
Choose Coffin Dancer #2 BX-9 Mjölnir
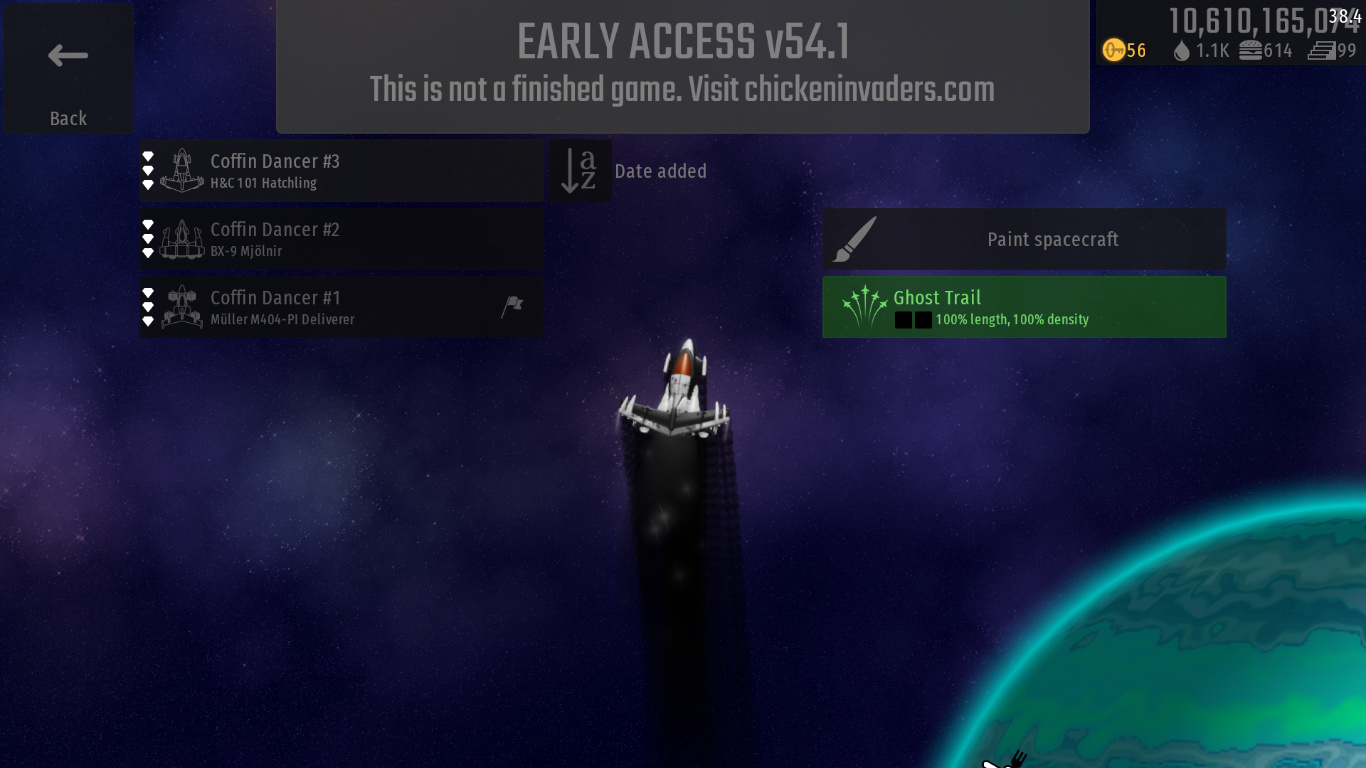[341, 239]
